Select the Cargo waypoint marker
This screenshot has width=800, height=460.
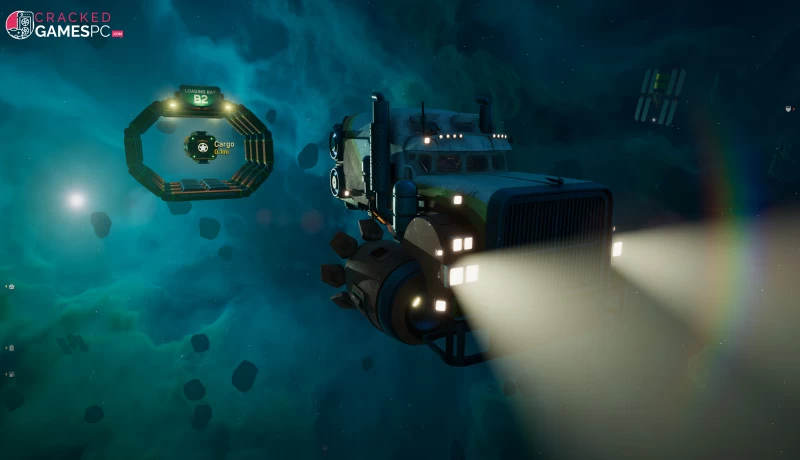pos(198,147)
